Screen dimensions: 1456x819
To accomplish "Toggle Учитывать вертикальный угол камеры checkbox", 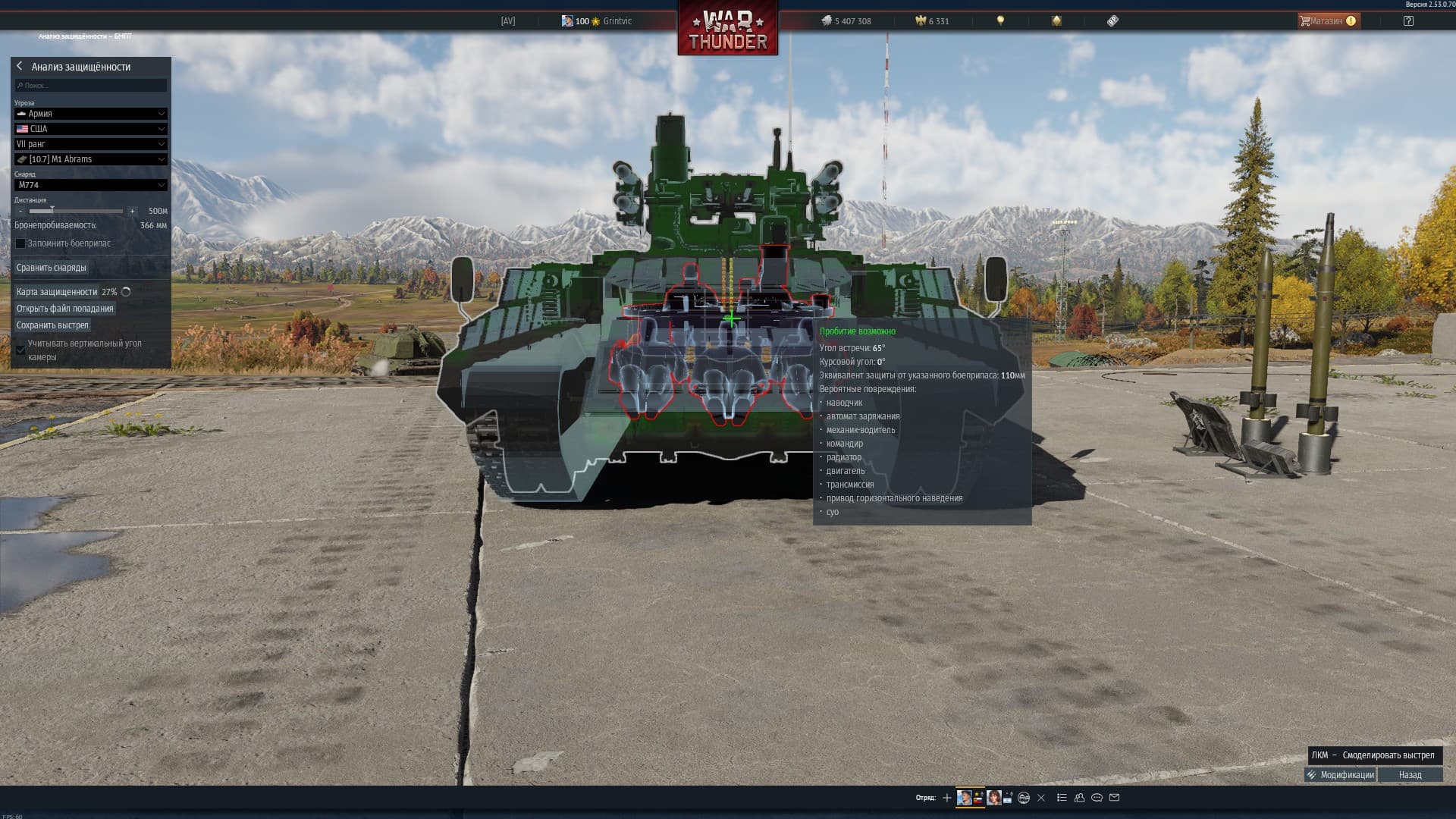I will click(x=20, y=350).
